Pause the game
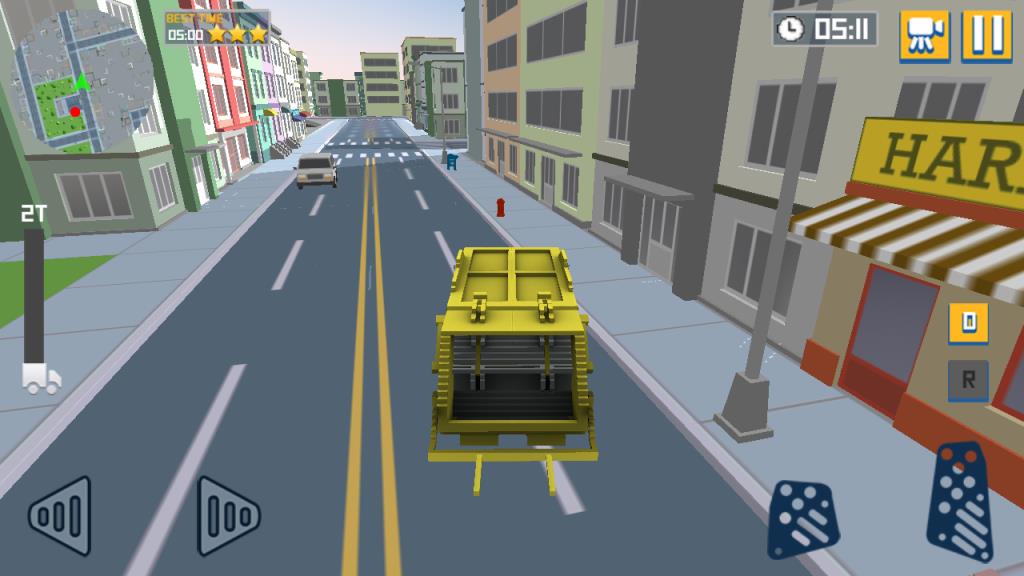 click(987, 36)
